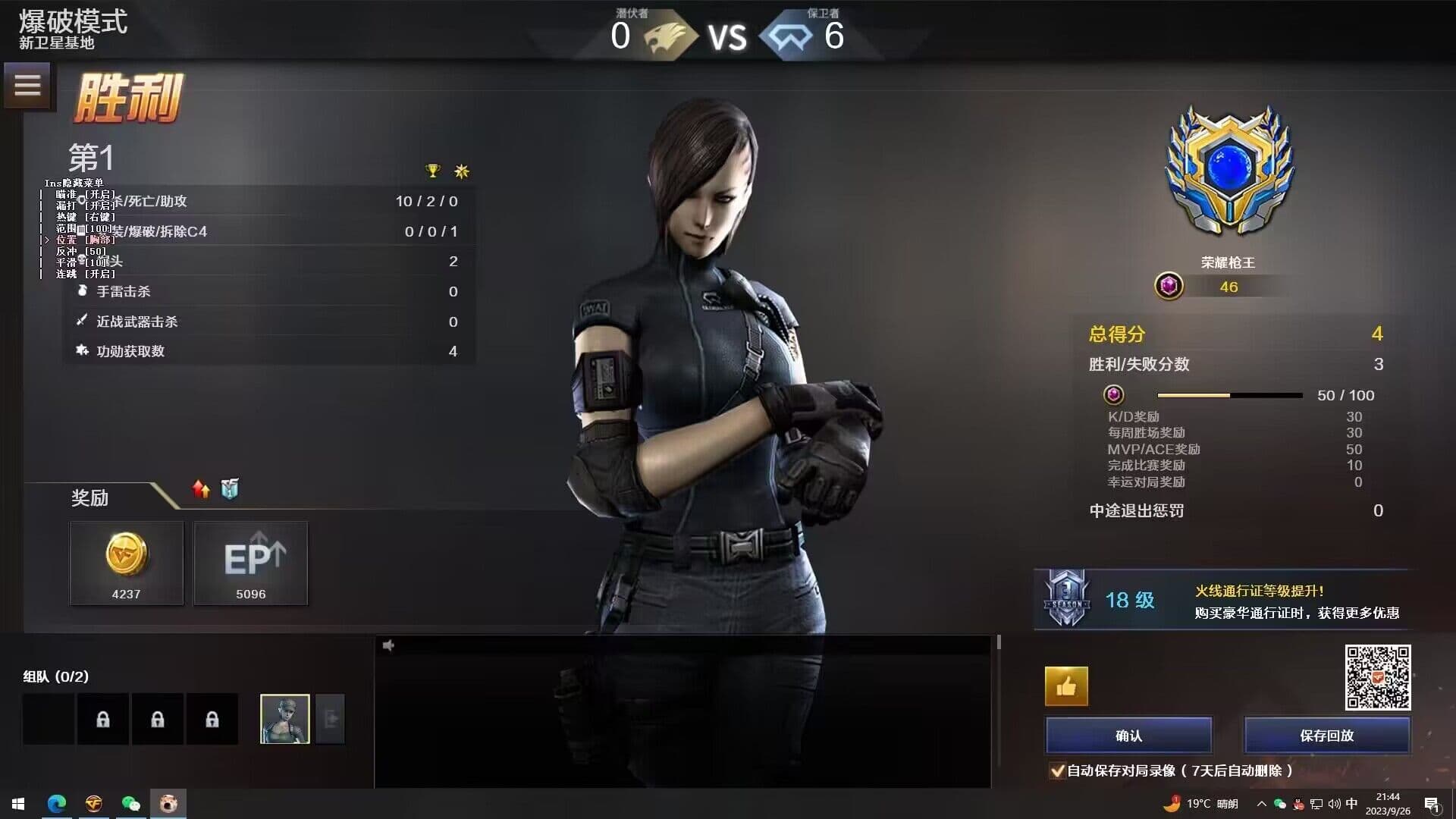1456x819 pixels.
Task: Give a thumbs-up like
Action: pos(1066,686)
